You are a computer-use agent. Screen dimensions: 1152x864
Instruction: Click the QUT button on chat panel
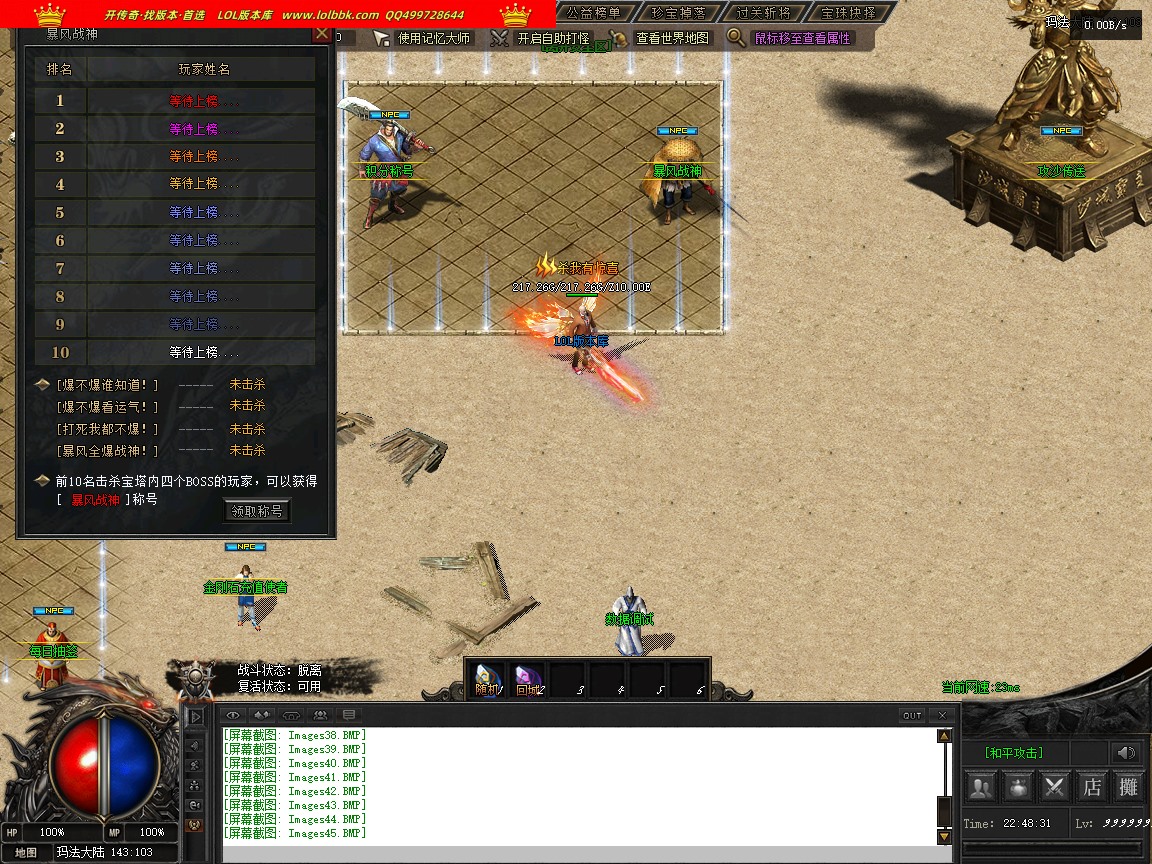(x=912, y=715)
